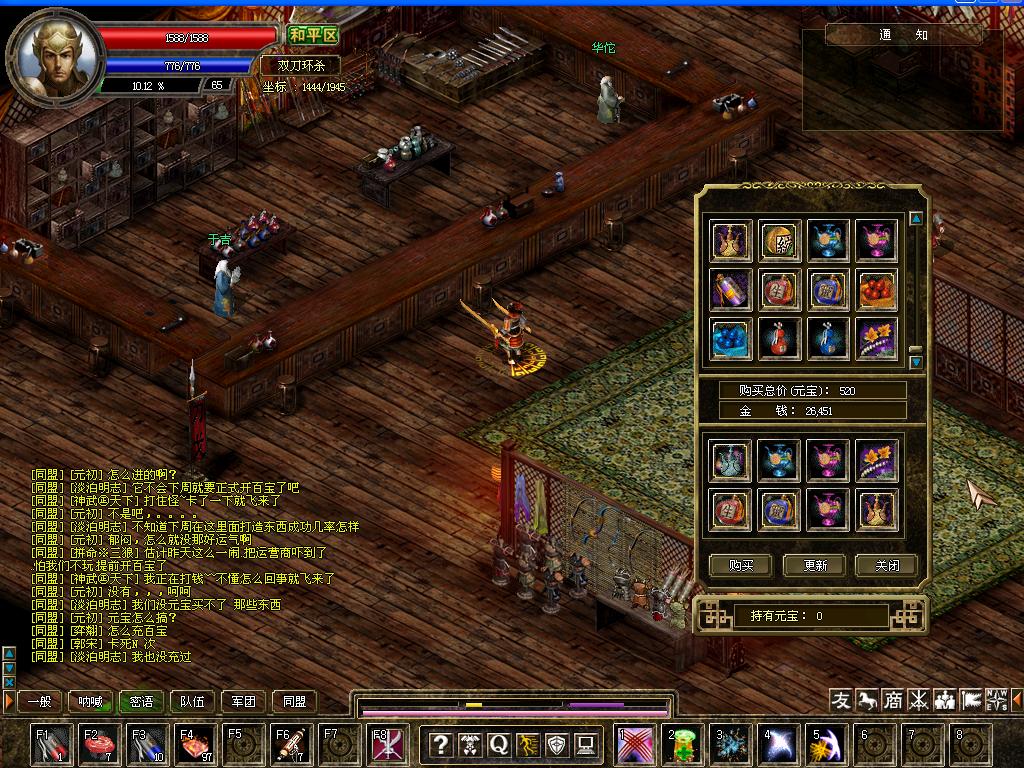This screenshot has width=1024, height=768.
Task: Select the 密语 whisper channel
Action: [142, 702]
